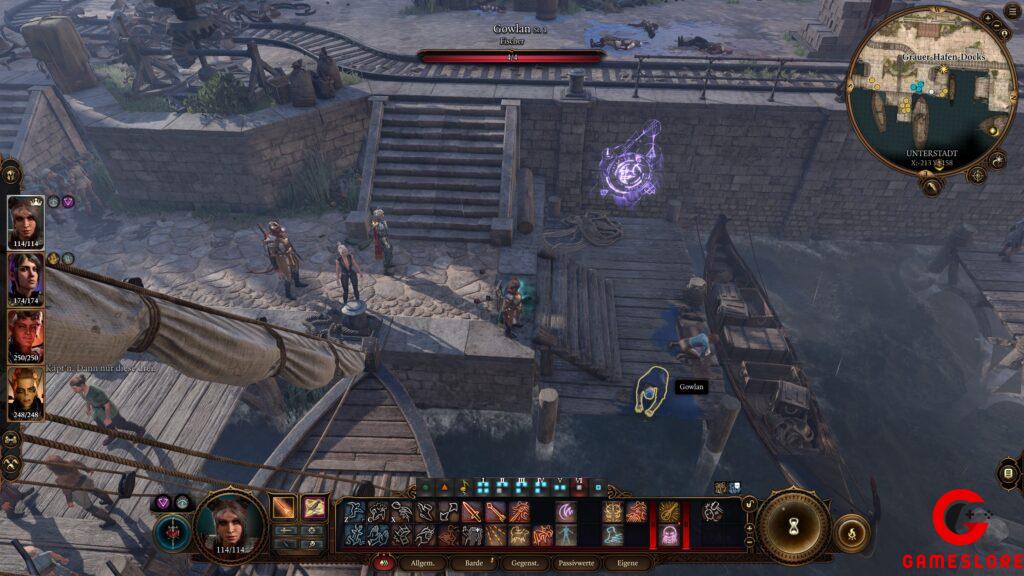Select the ranged weapon attack slot
This screenshot has height=576, width=1024.
click(313, 508)
